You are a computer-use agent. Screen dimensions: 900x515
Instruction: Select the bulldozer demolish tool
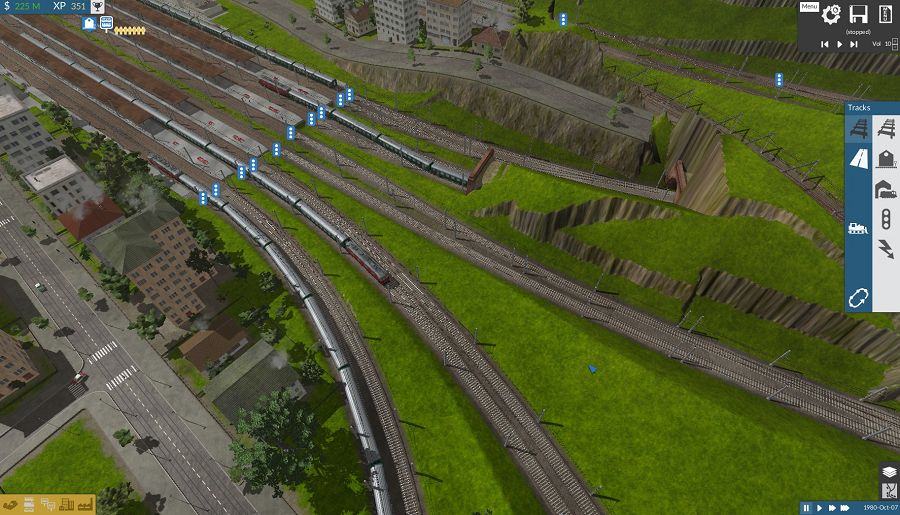[x=859, y=228]
